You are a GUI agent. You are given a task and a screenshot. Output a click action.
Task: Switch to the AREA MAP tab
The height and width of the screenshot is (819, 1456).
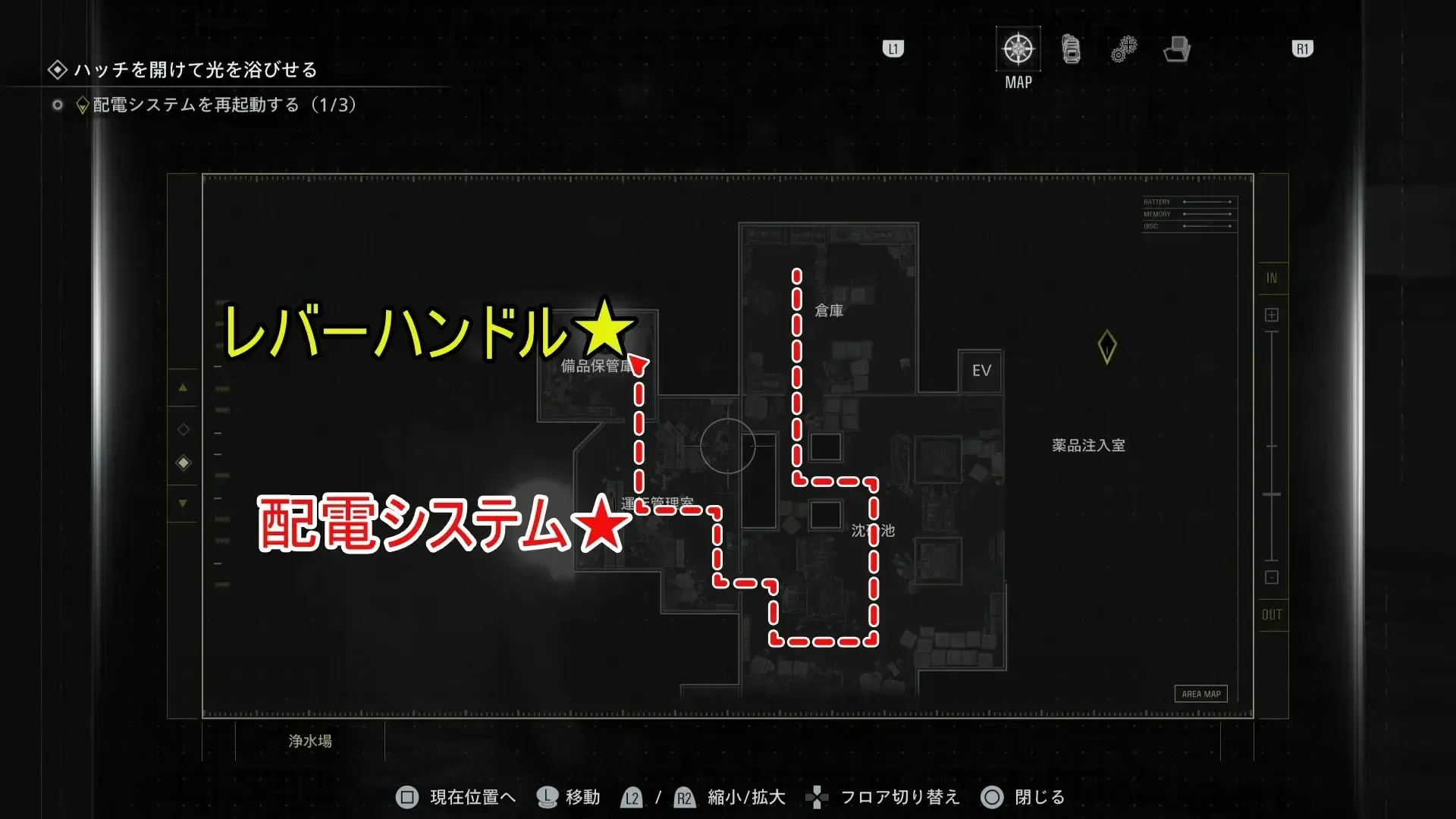tap(1200, 693)
